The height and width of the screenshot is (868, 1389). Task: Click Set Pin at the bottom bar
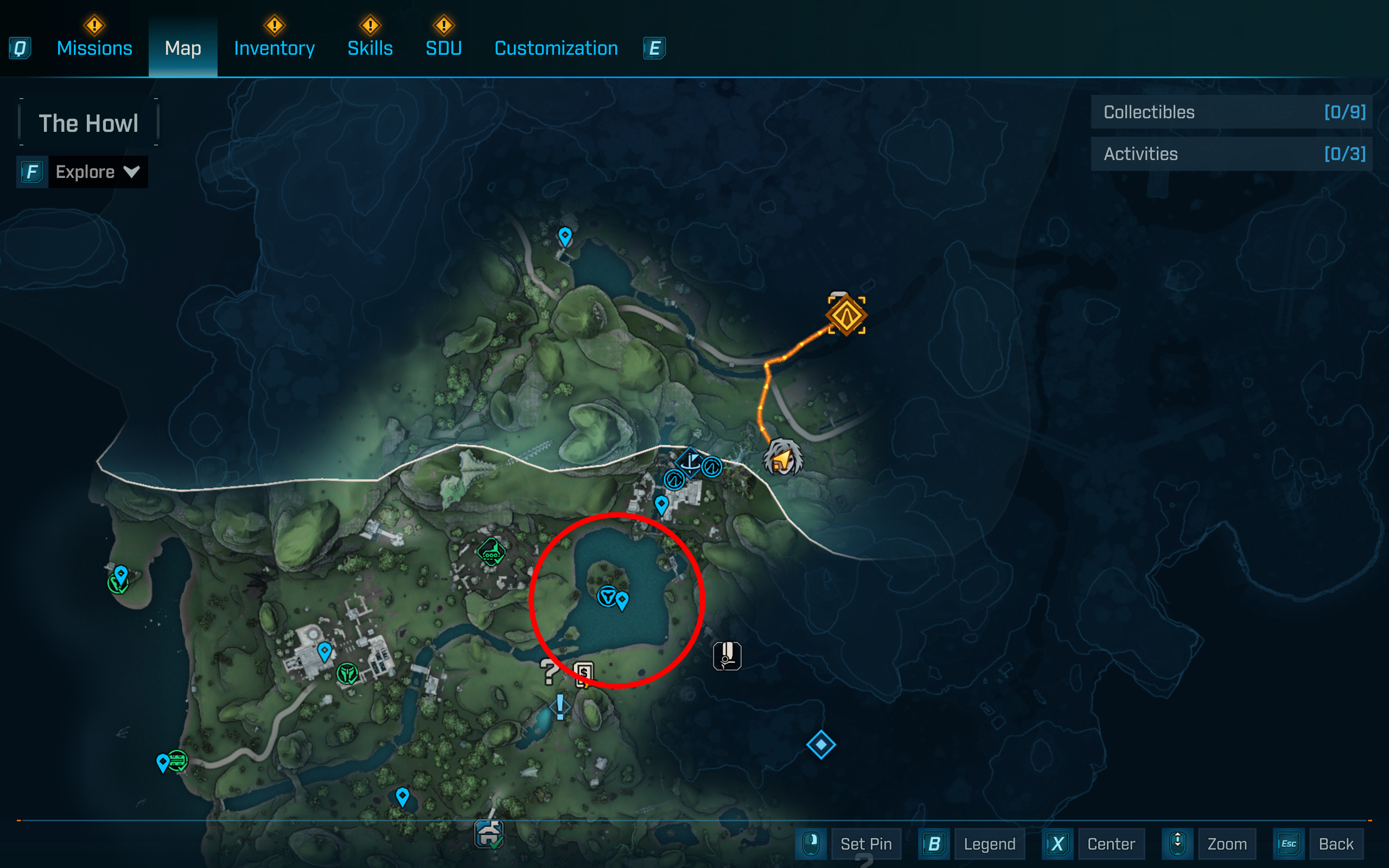pyautogui.click(x=866, y=844)
